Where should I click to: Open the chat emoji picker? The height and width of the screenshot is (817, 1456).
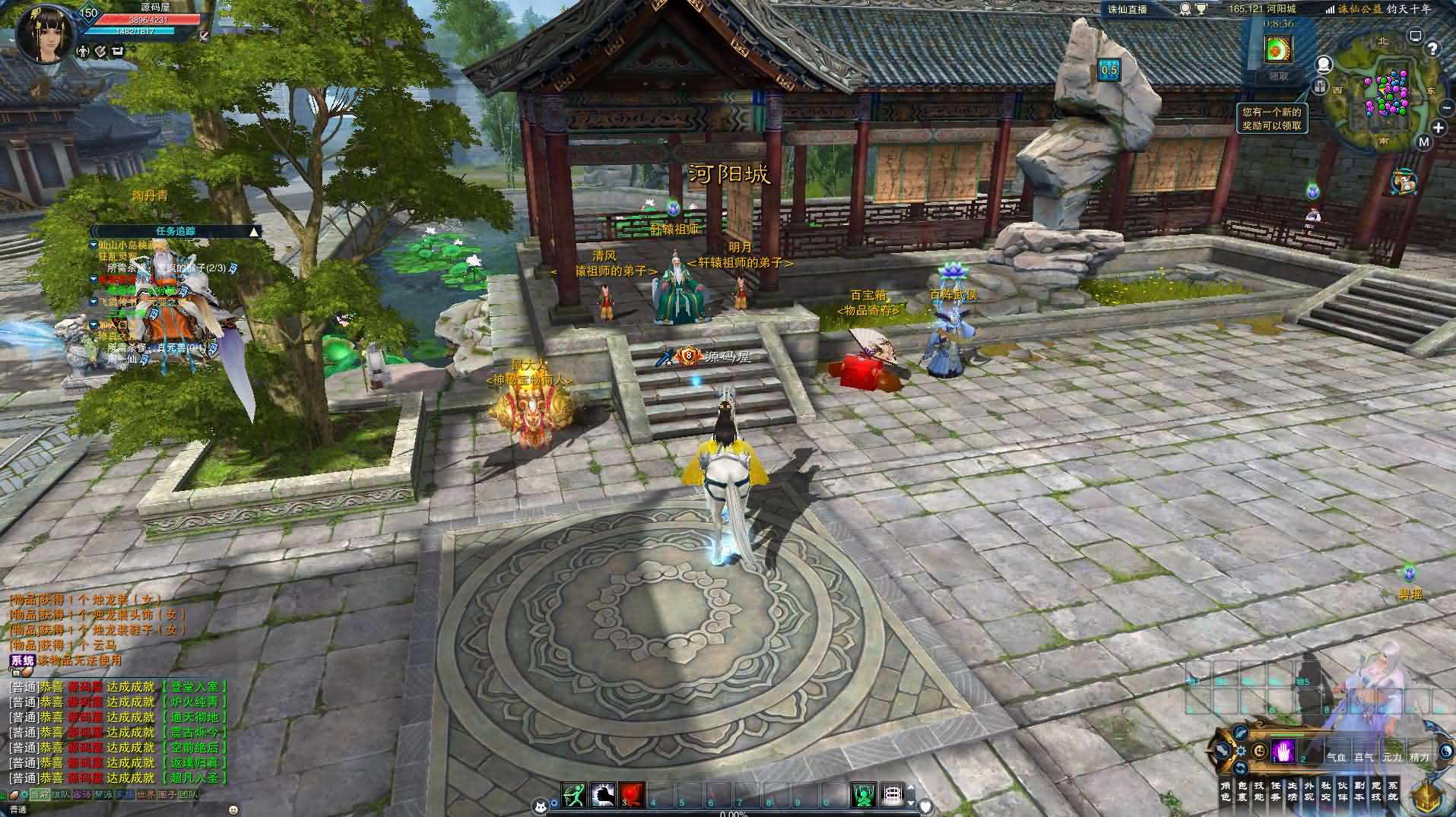[233, 809]
